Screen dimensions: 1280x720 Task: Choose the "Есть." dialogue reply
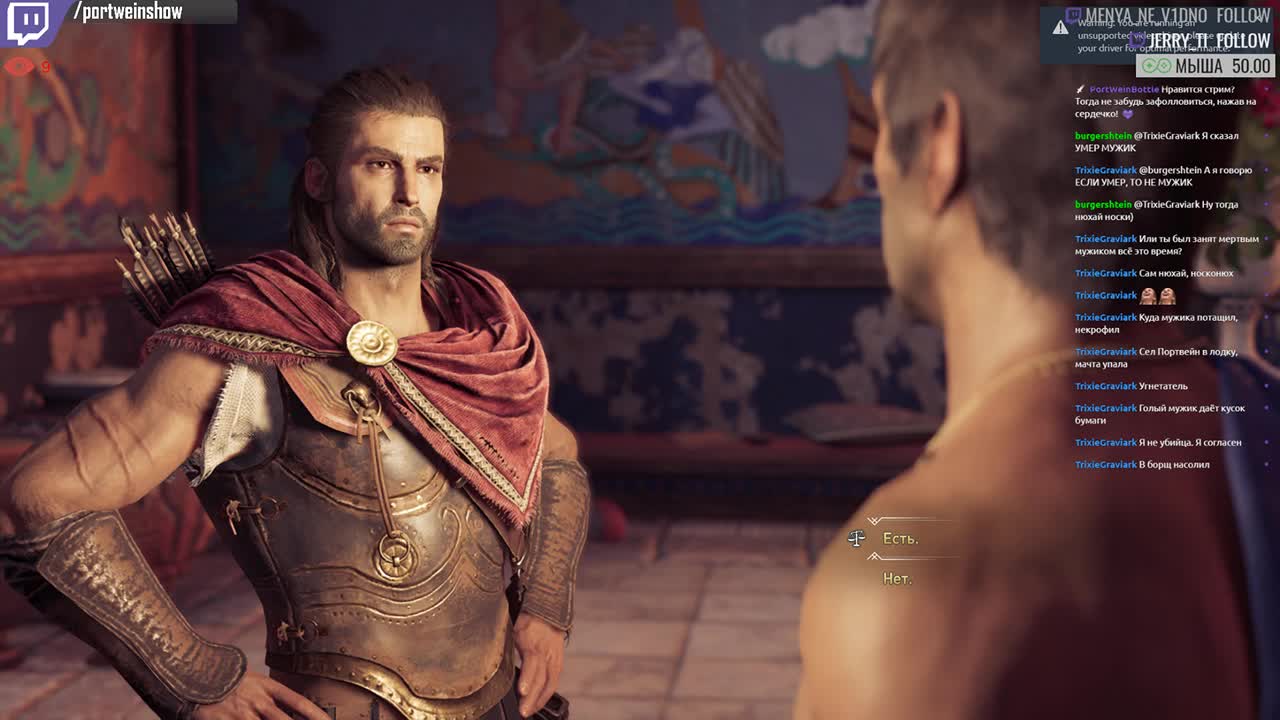[x=900, y=539]
